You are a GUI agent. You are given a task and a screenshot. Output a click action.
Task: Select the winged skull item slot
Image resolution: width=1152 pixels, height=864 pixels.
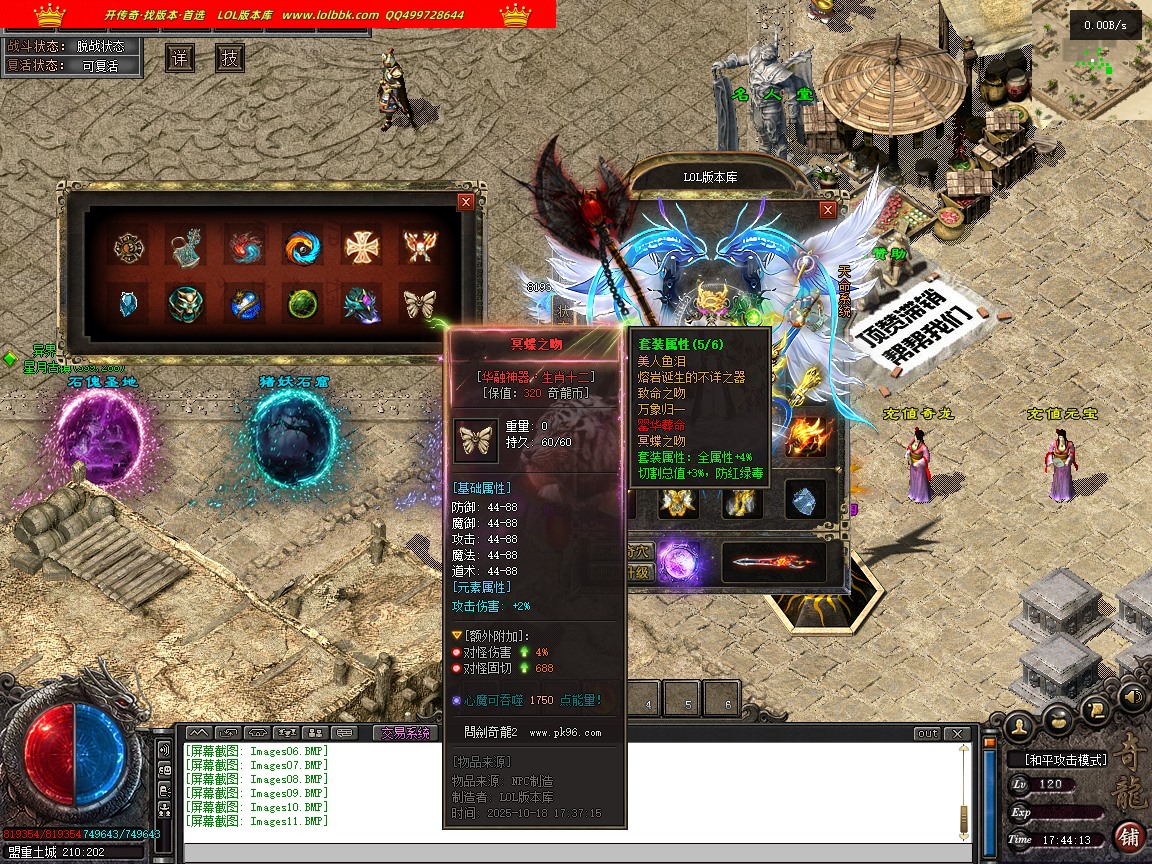tap(419, 246)
